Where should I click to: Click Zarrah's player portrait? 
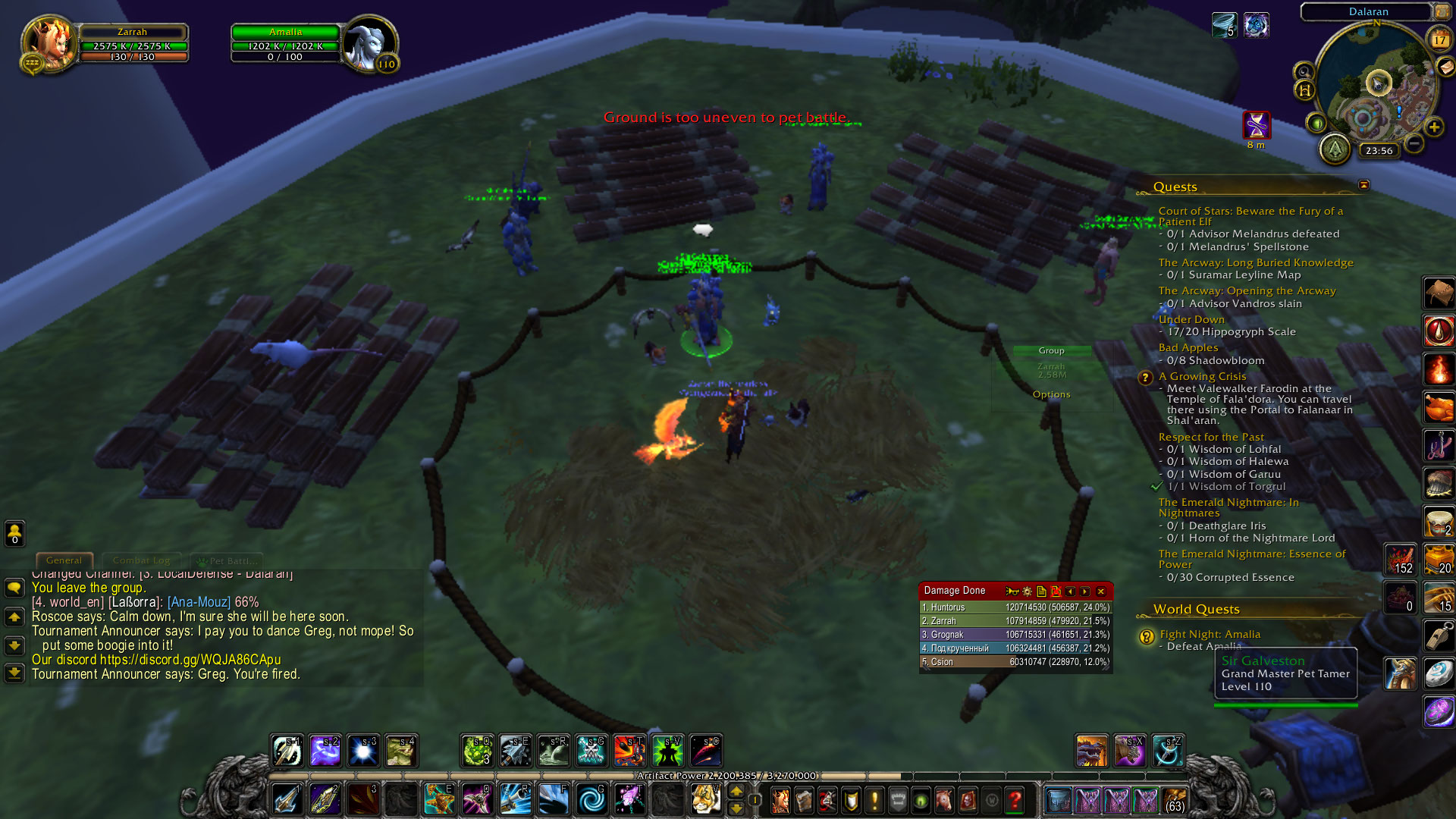[x=49, y=44]
